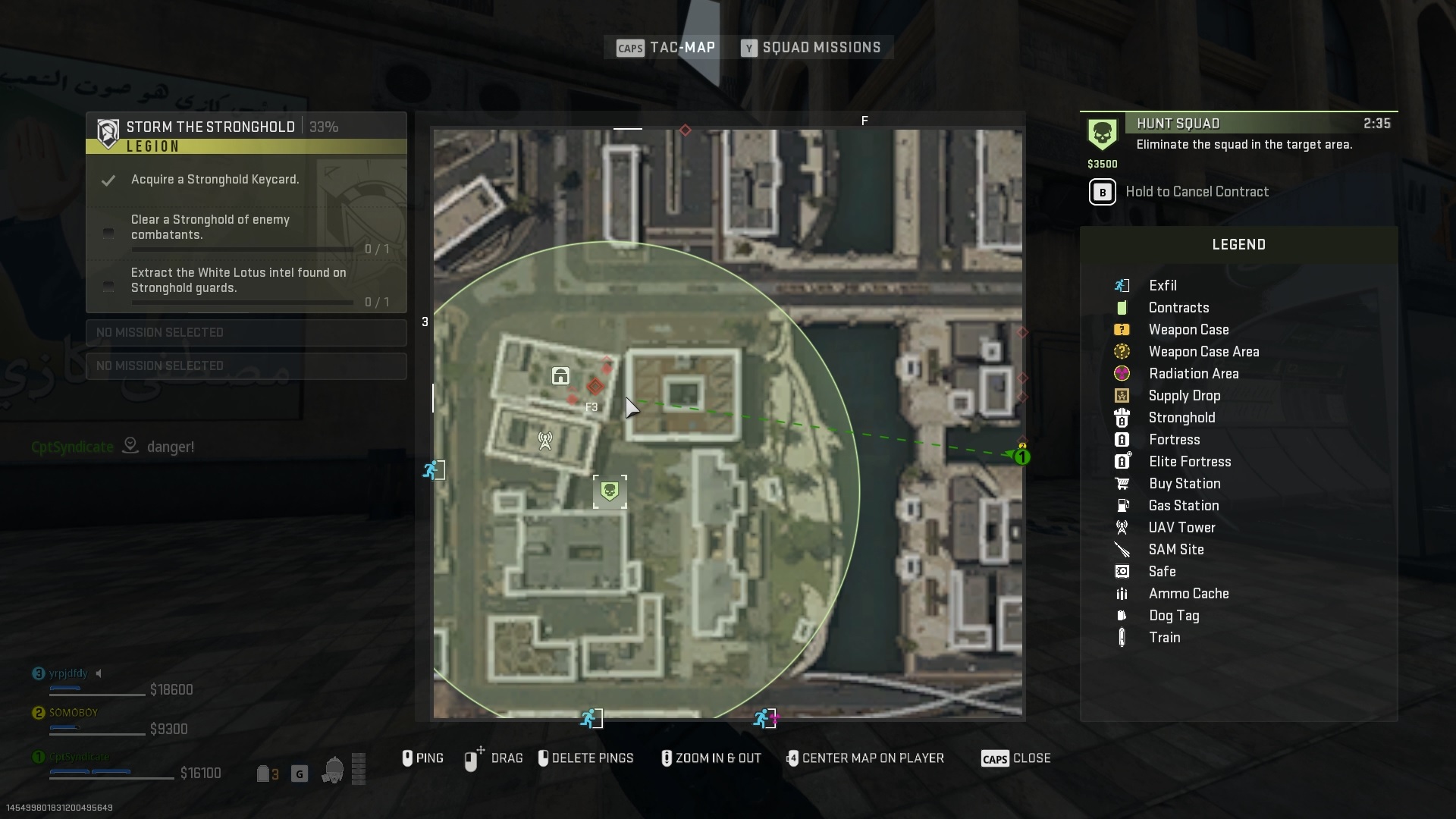This screenshot has width=1456, height=819.
Task: Open the second NO MISSION SELECTED slot
Action: (246, 366)
